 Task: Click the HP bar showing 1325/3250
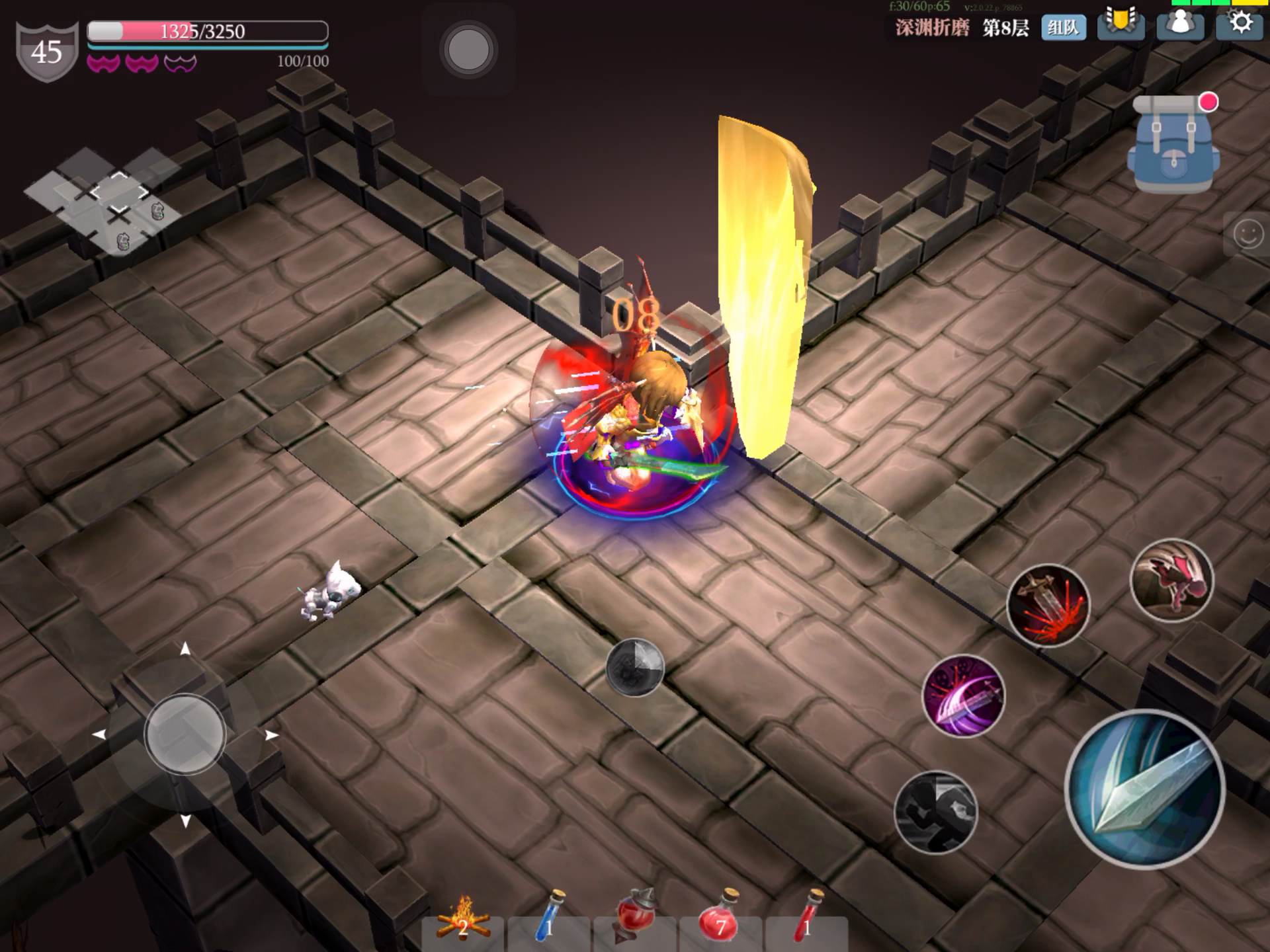[x=206, y=30]
